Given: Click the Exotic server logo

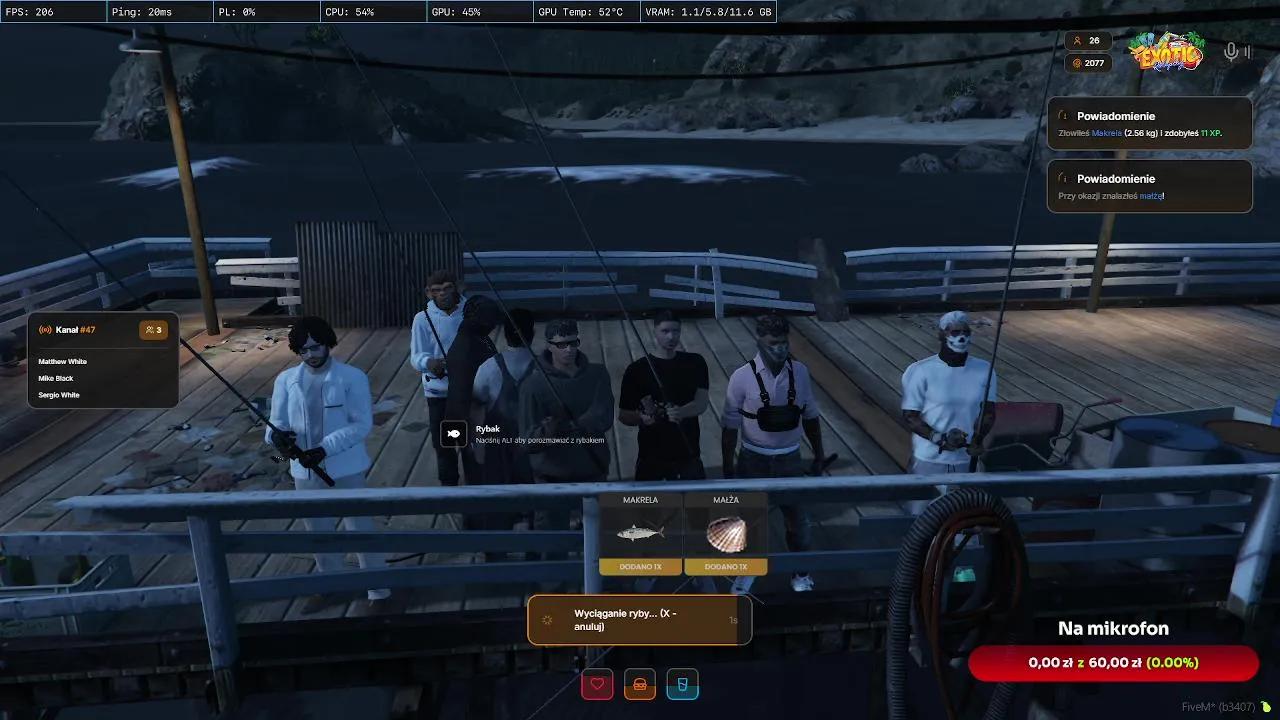Looking at the screenshot, I should 1166,51.
